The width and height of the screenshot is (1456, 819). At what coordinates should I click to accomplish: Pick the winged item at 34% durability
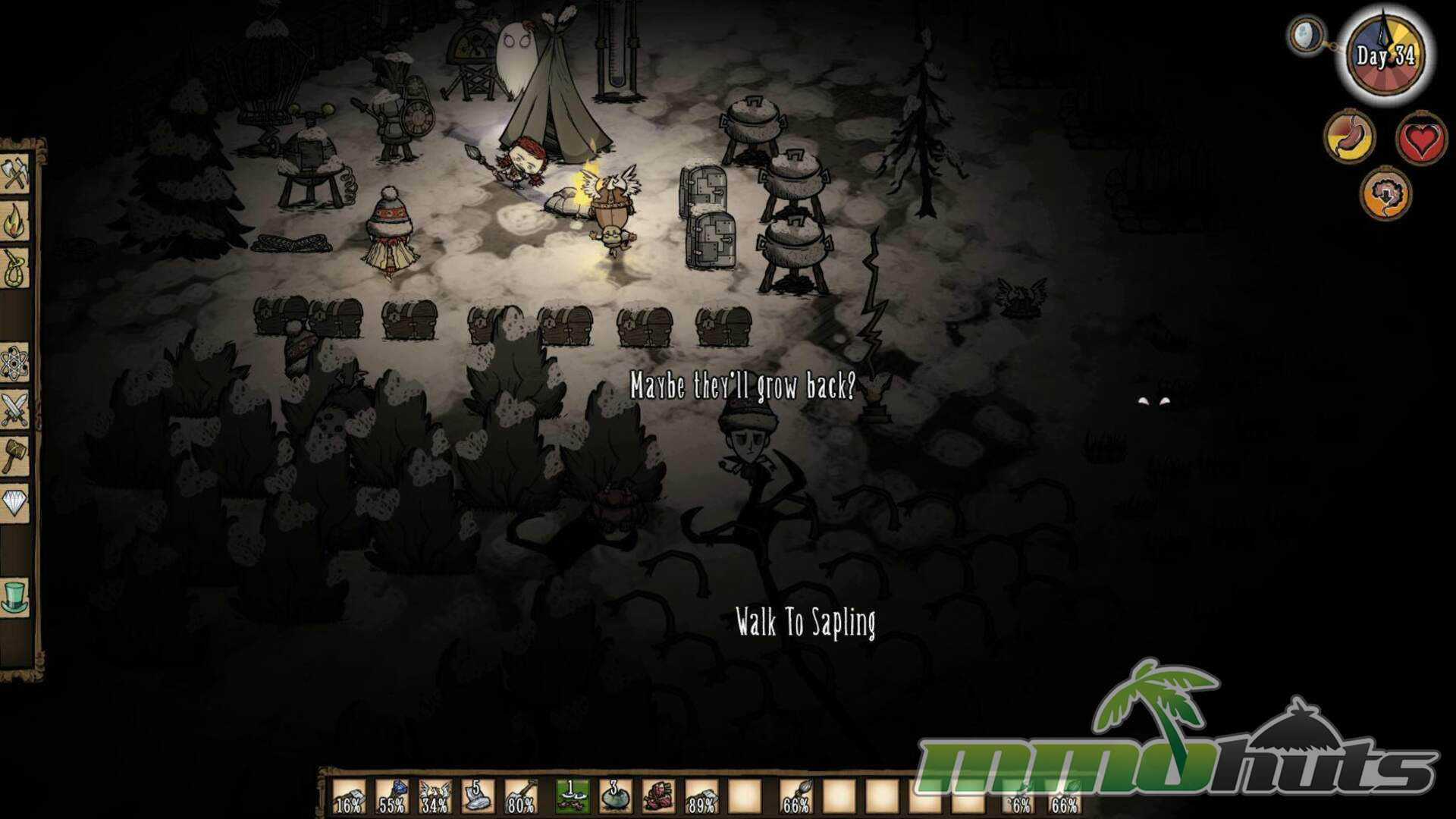[434, 796]
